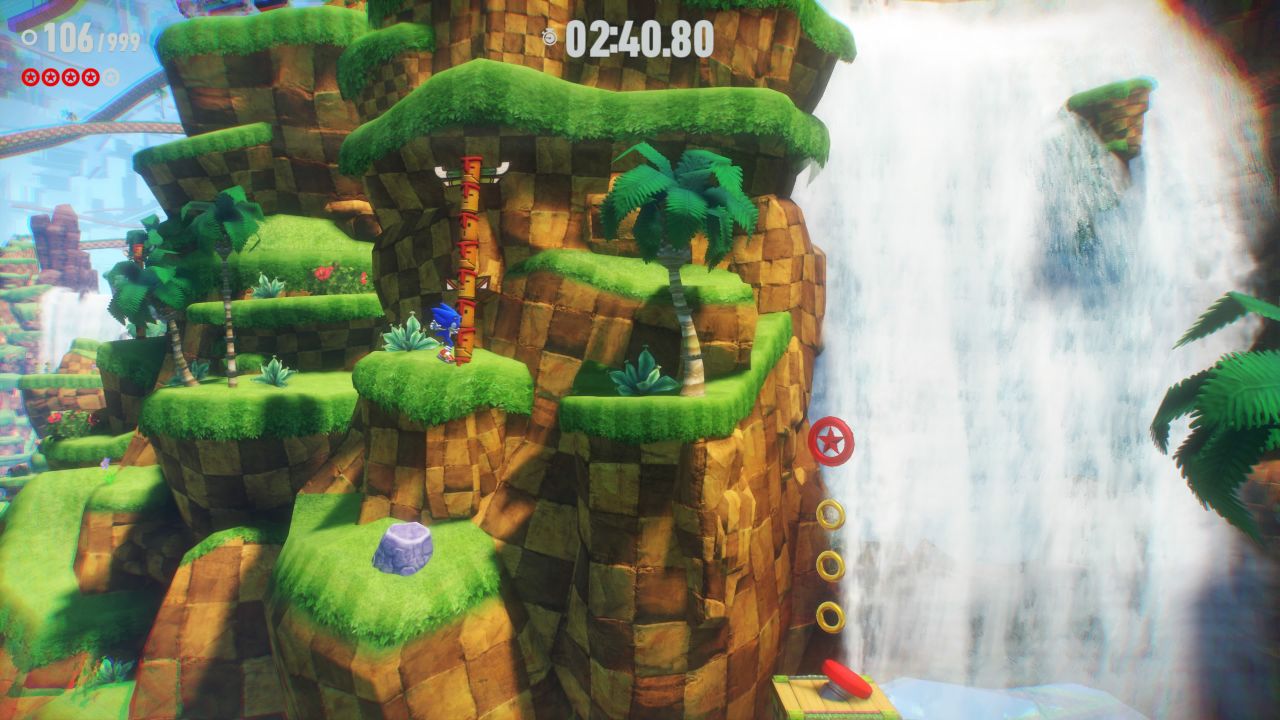Click the unfilled ring icon before 106
The width and height of the screenshot is (1280, 720).
28,36
